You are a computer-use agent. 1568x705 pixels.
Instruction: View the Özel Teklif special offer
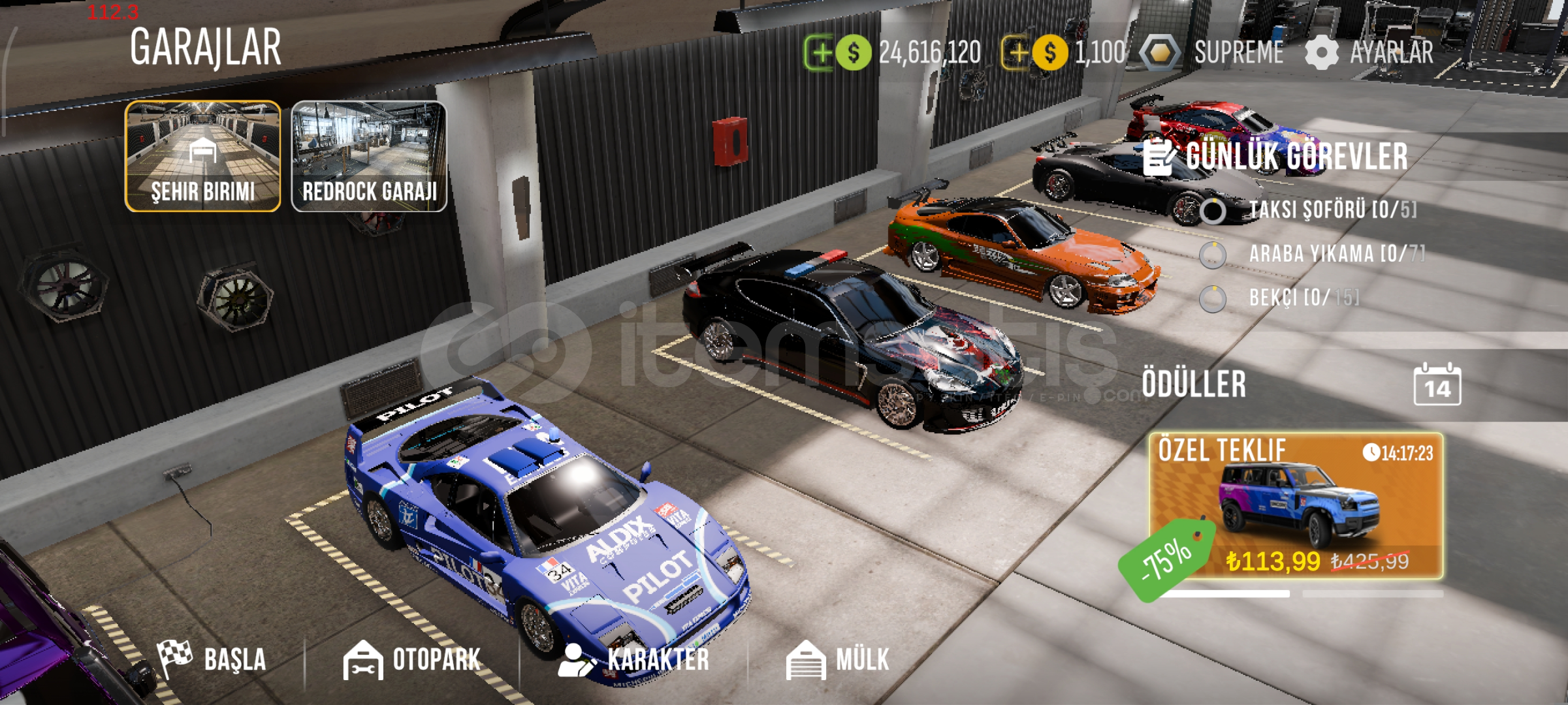(1296, 506)
